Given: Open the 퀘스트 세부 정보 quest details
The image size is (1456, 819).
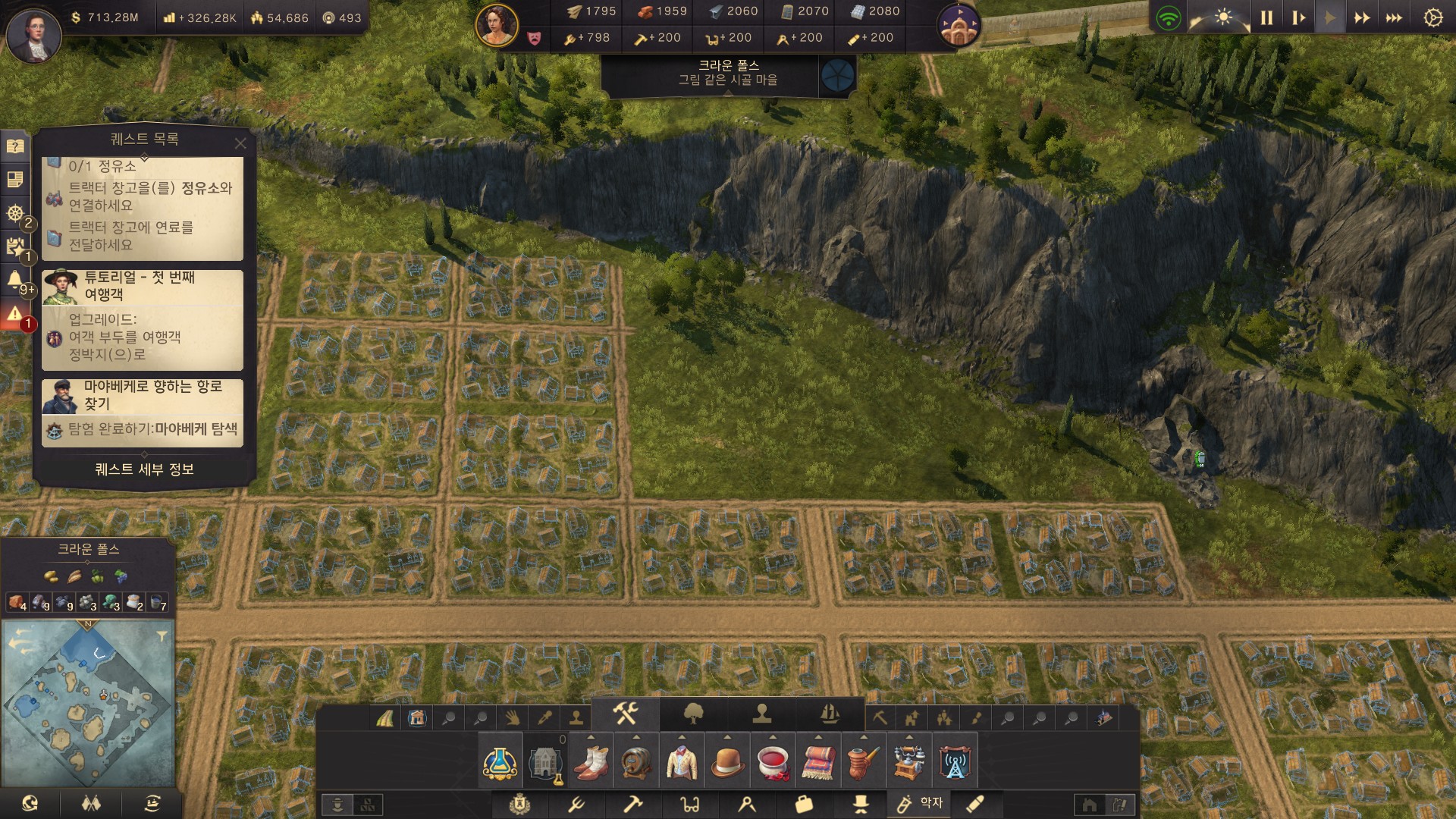Looking at the screenshot, I should tap(144, 469).
